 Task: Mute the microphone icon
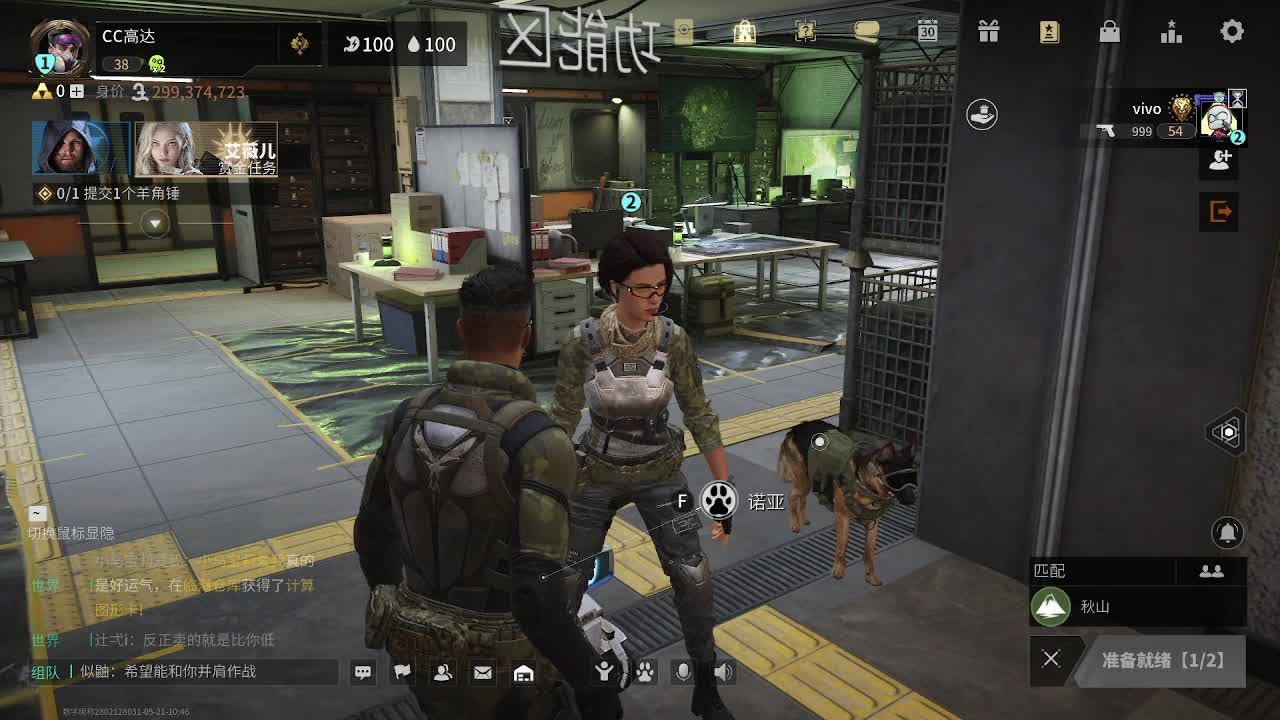(x=682, y=672)
